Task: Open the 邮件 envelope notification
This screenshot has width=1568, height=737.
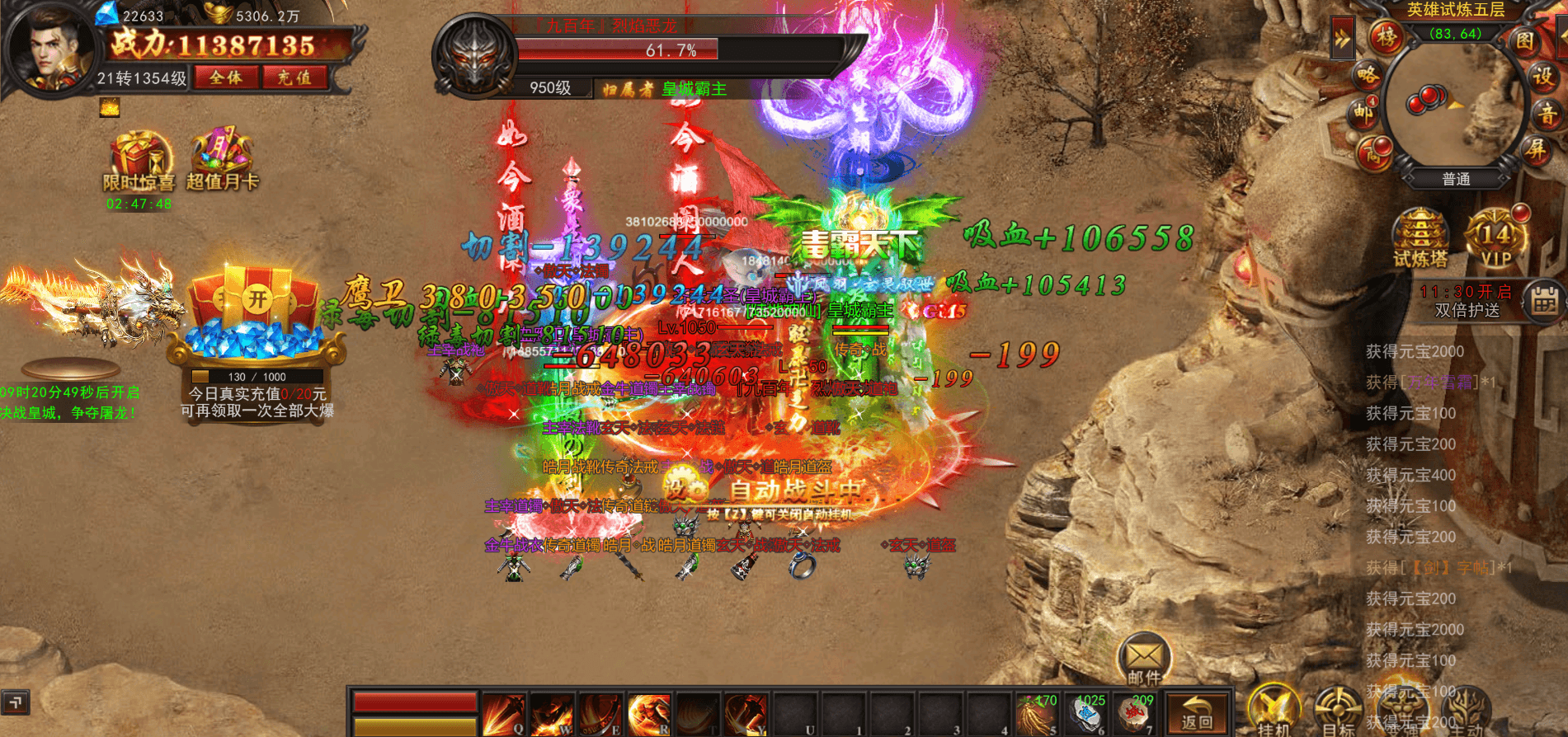Action: (x=1144, y=659)
